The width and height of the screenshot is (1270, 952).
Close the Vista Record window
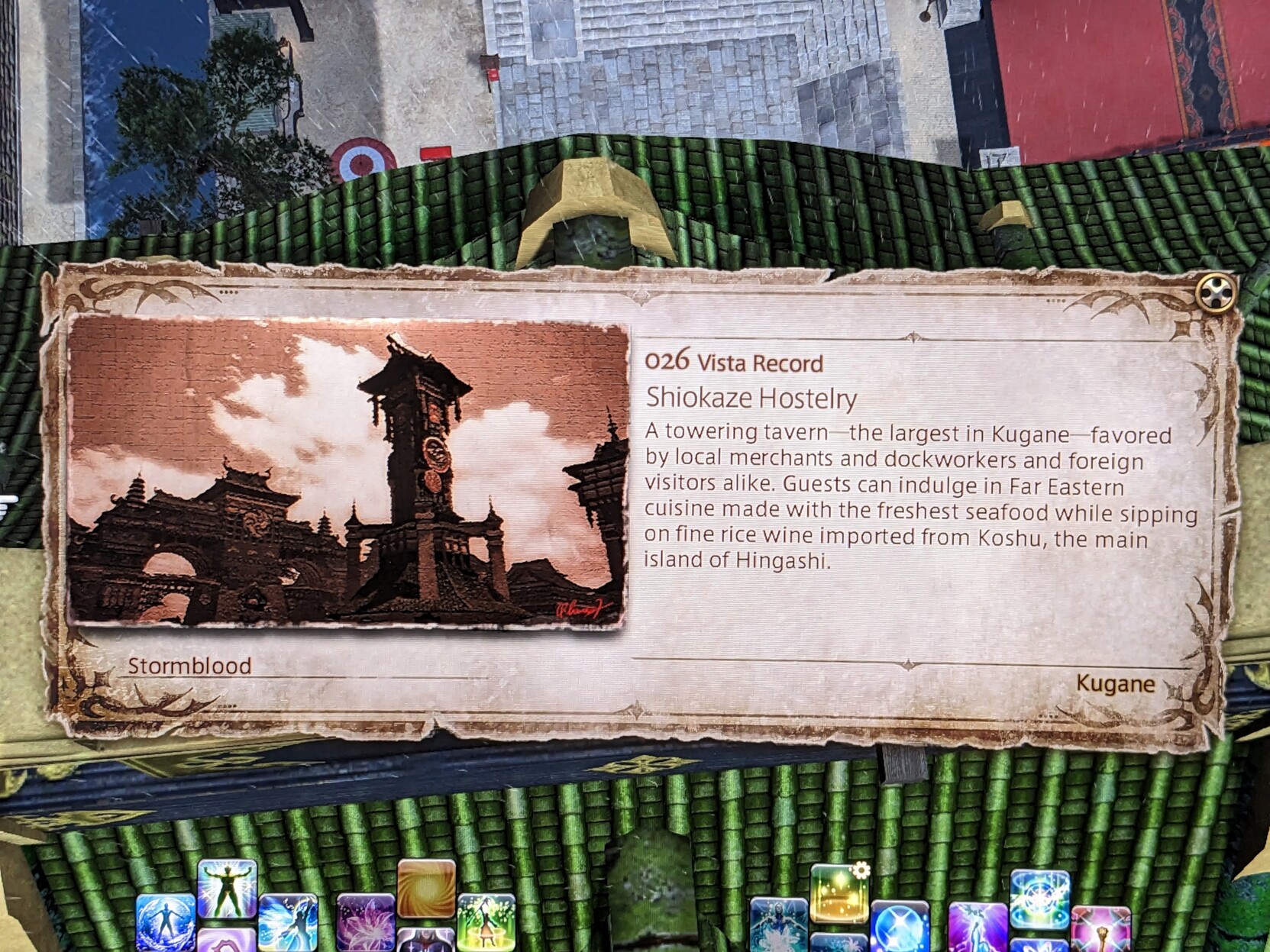(x=1216, y=292)
